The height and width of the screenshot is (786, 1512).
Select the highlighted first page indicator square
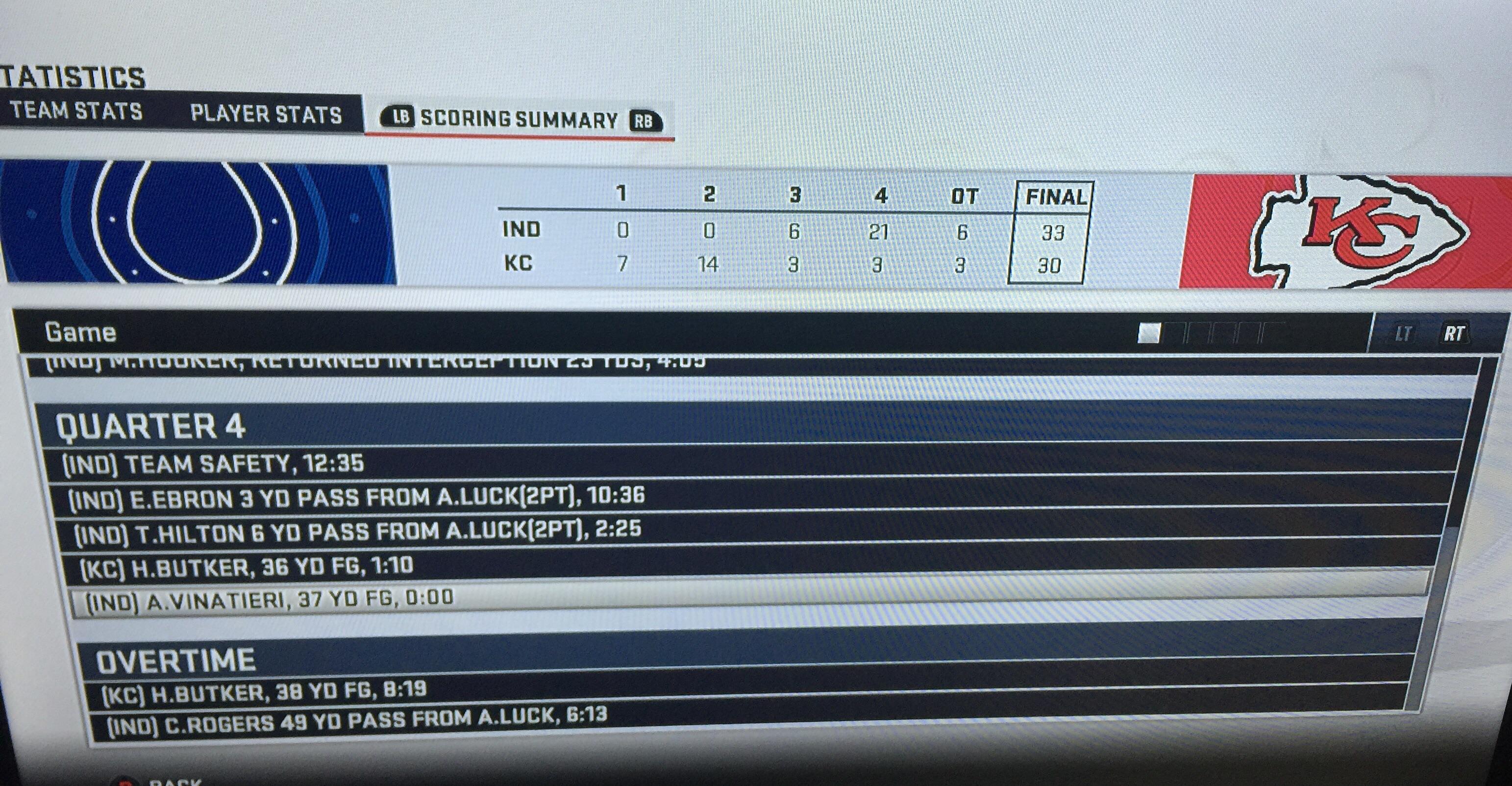point(1149,333)
